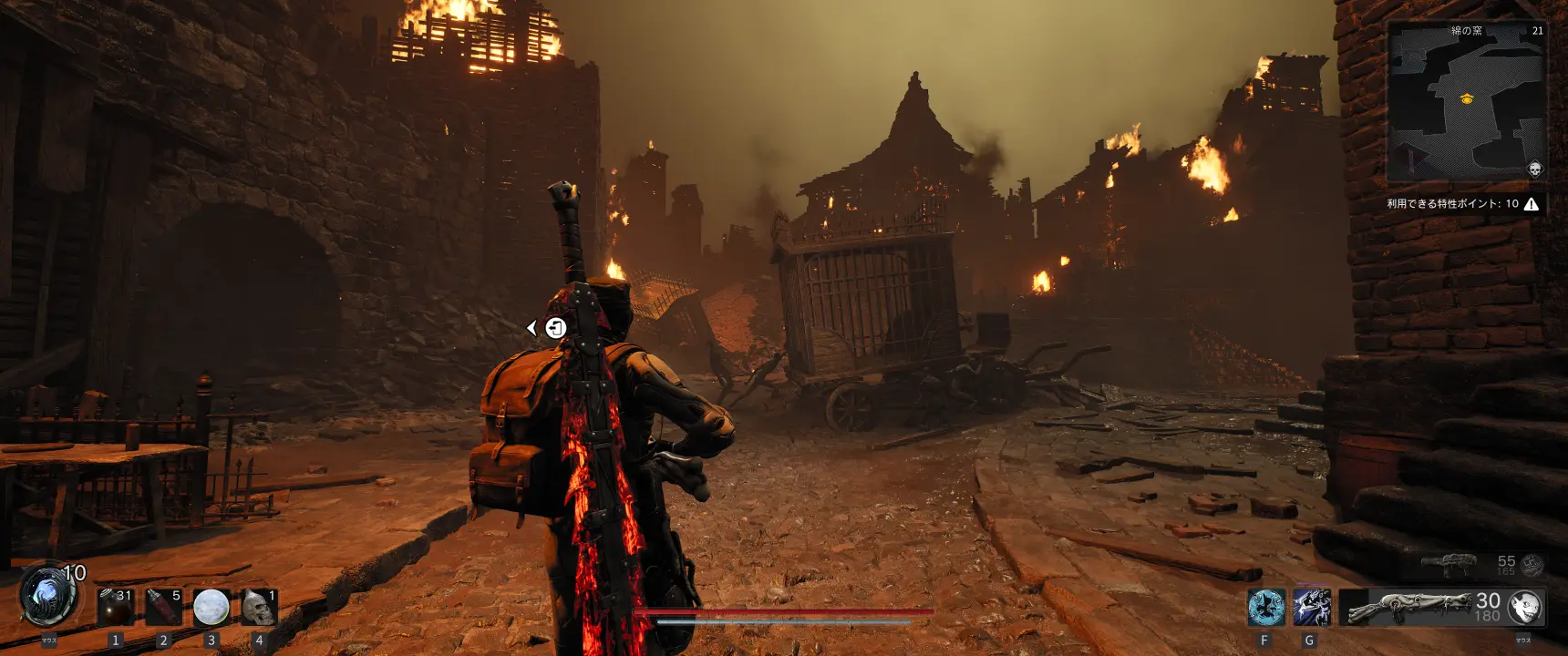Open the available trait points notification
The image size is (1568, 656).
1462,204
